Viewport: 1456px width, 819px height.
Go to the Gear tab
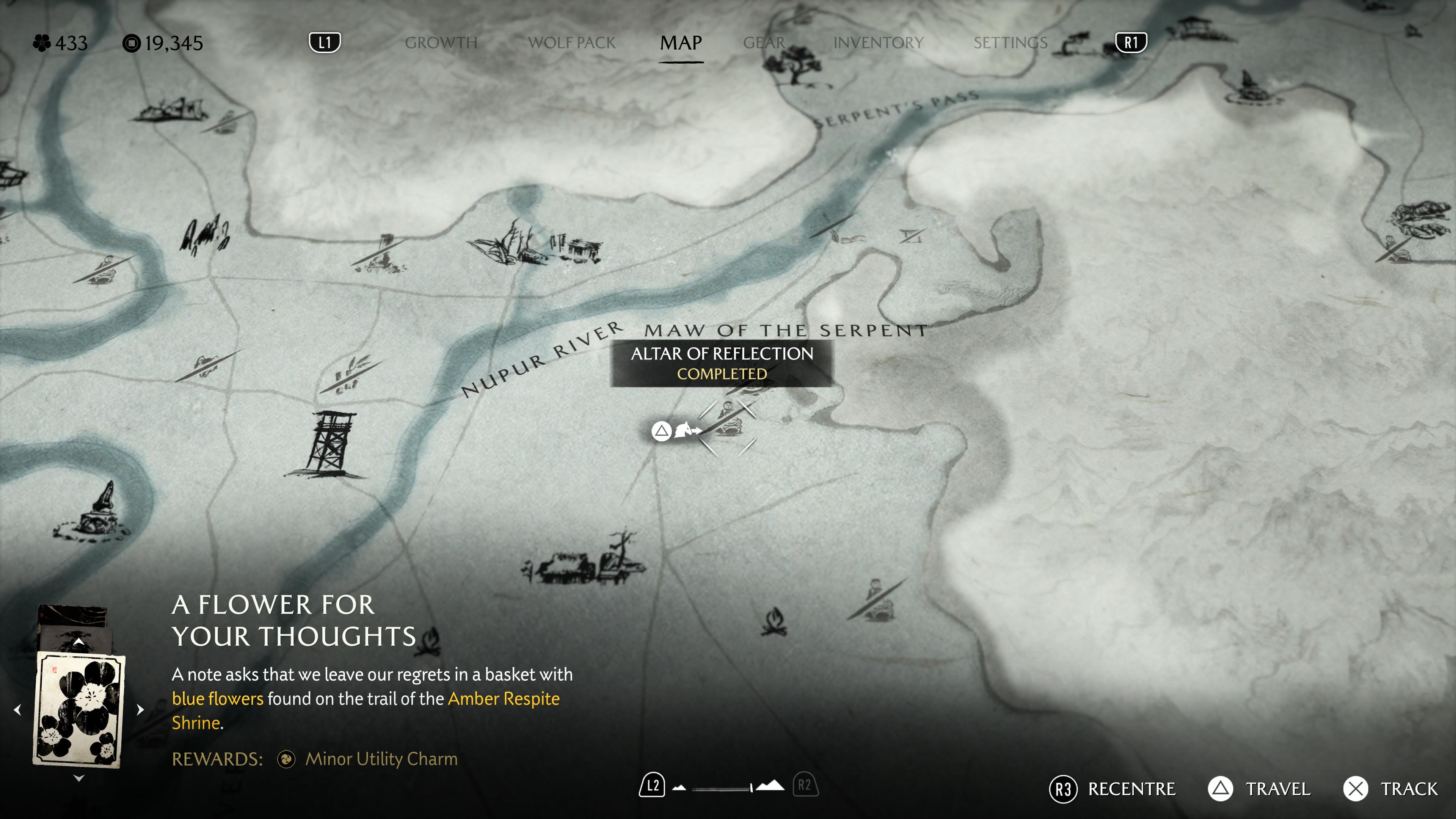click(764, 43)
